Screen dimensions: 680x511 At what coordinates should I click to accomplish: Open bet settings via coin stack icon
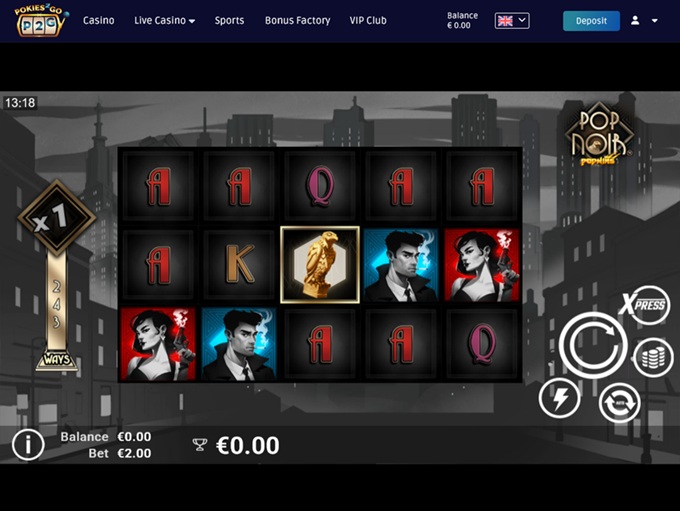(653, 357)
